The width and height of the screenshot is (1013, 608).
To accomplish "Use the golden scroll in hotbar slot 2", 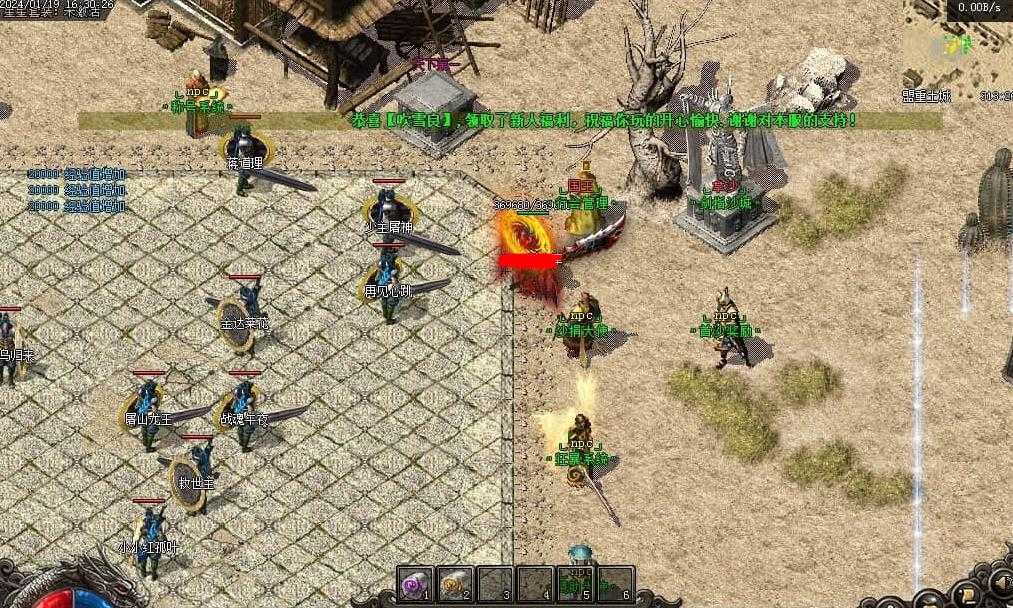I will tap(454, 583).
